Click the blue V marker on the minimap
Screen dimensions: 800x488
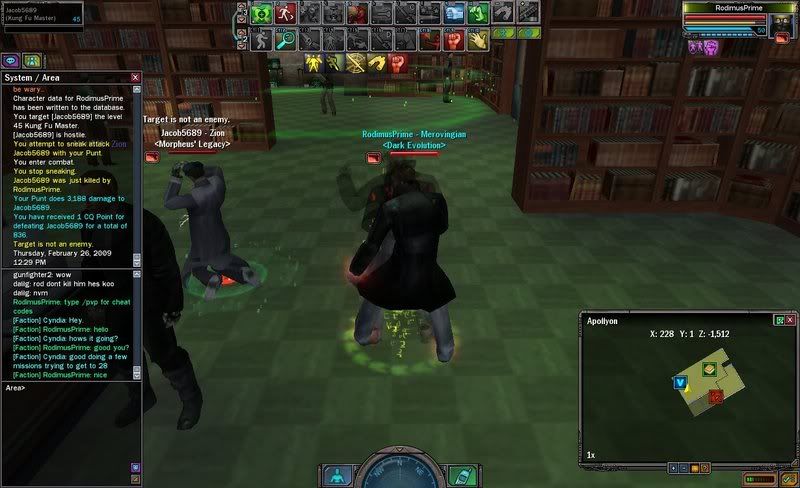[680, 382]
